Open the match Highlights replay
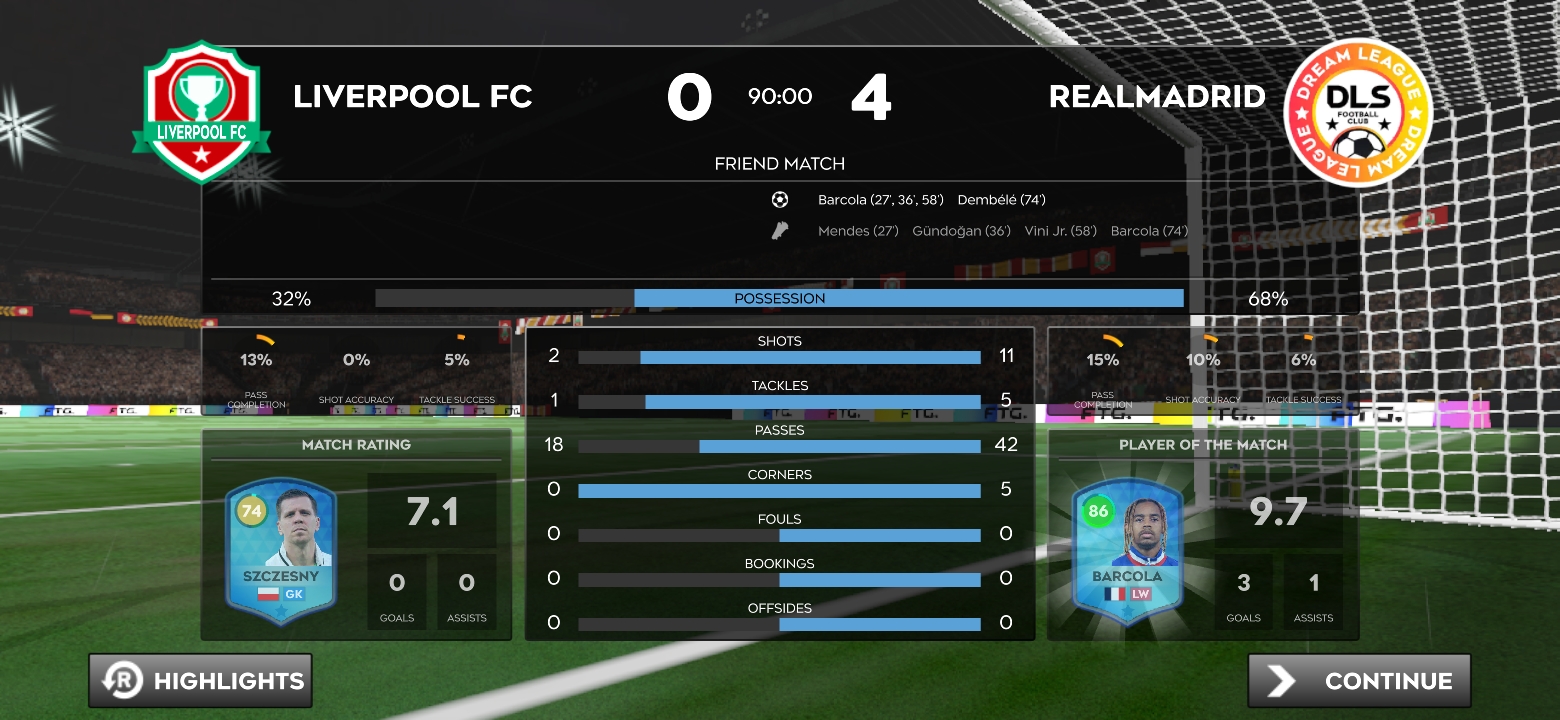Viewport: 1560px width, 720px height. (x=200, y=681)
